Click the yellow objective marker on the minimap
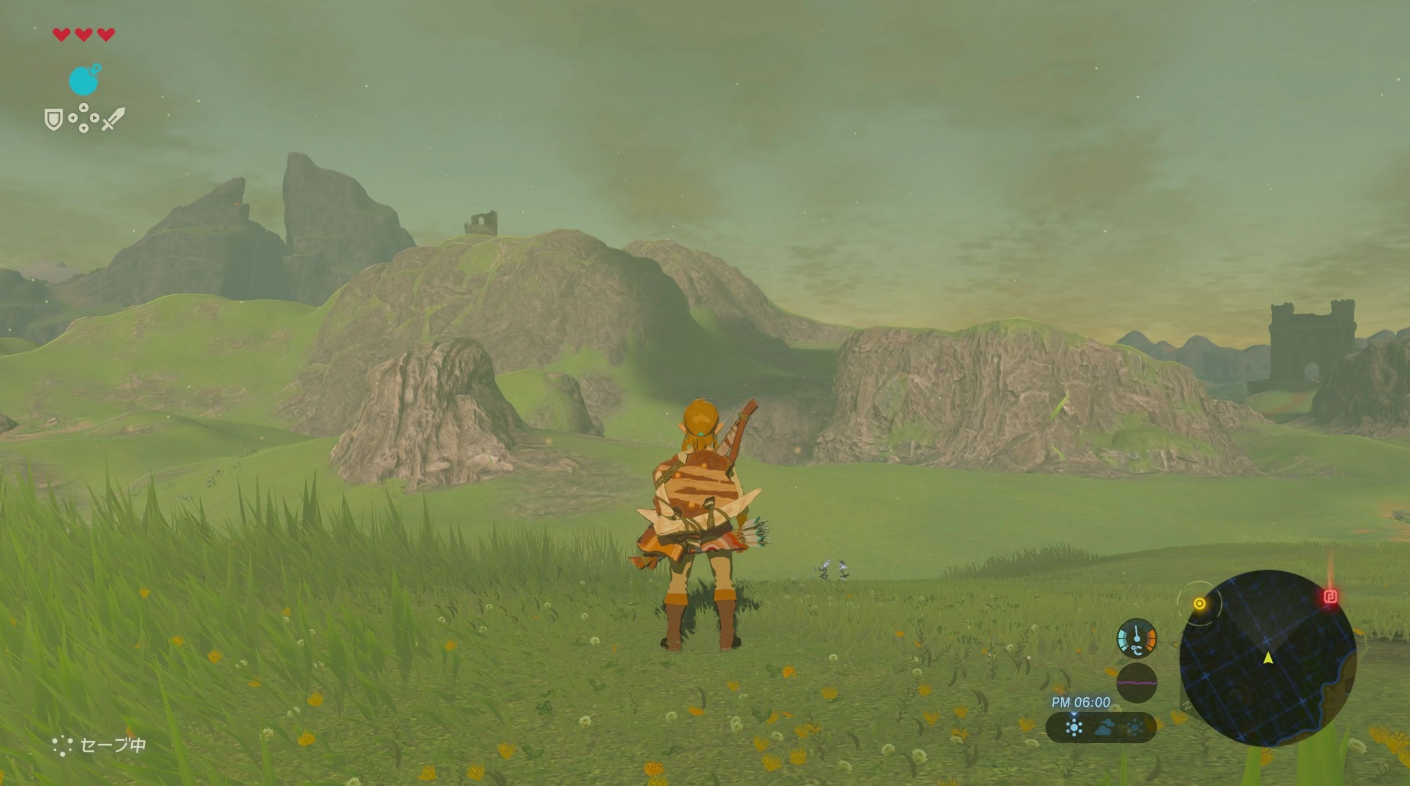1410x786 pixels. [x=1199, y=604]
